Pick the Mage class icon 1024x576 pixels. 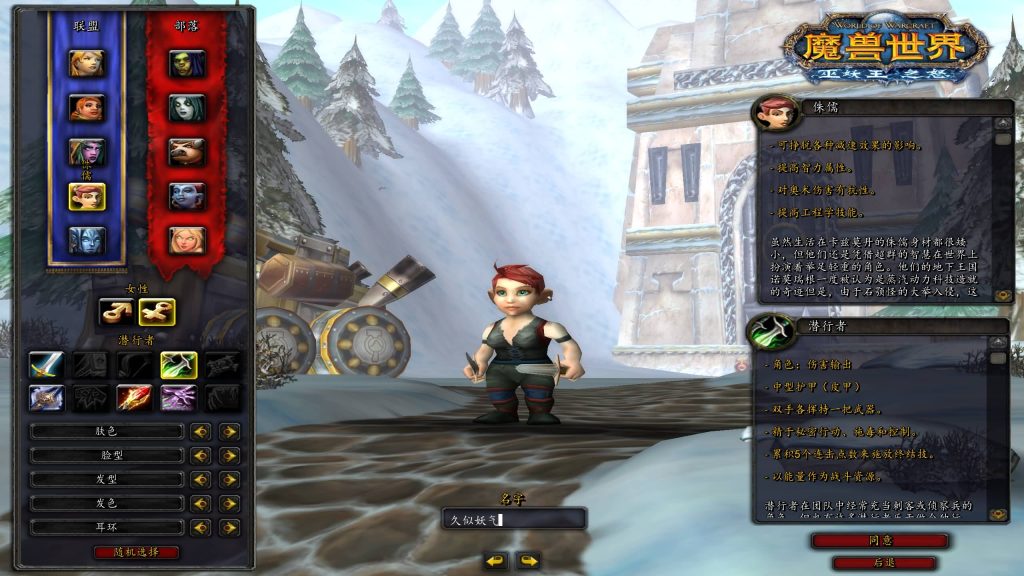pos(135,398)
